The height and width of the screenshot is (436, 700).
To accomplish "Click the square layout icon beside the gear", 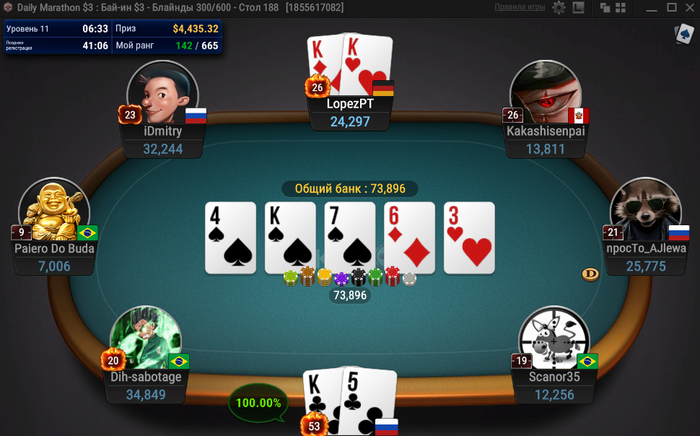I will click(x=579, y=7).
